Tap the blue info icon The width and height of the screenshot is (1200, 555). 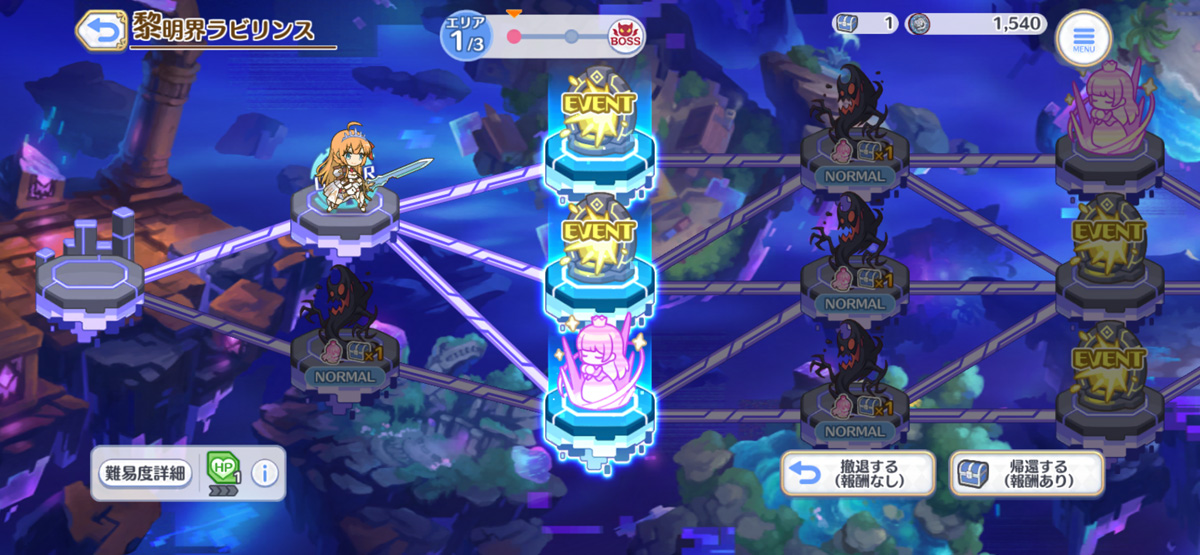pyautogui.click(x=264, y=473)
